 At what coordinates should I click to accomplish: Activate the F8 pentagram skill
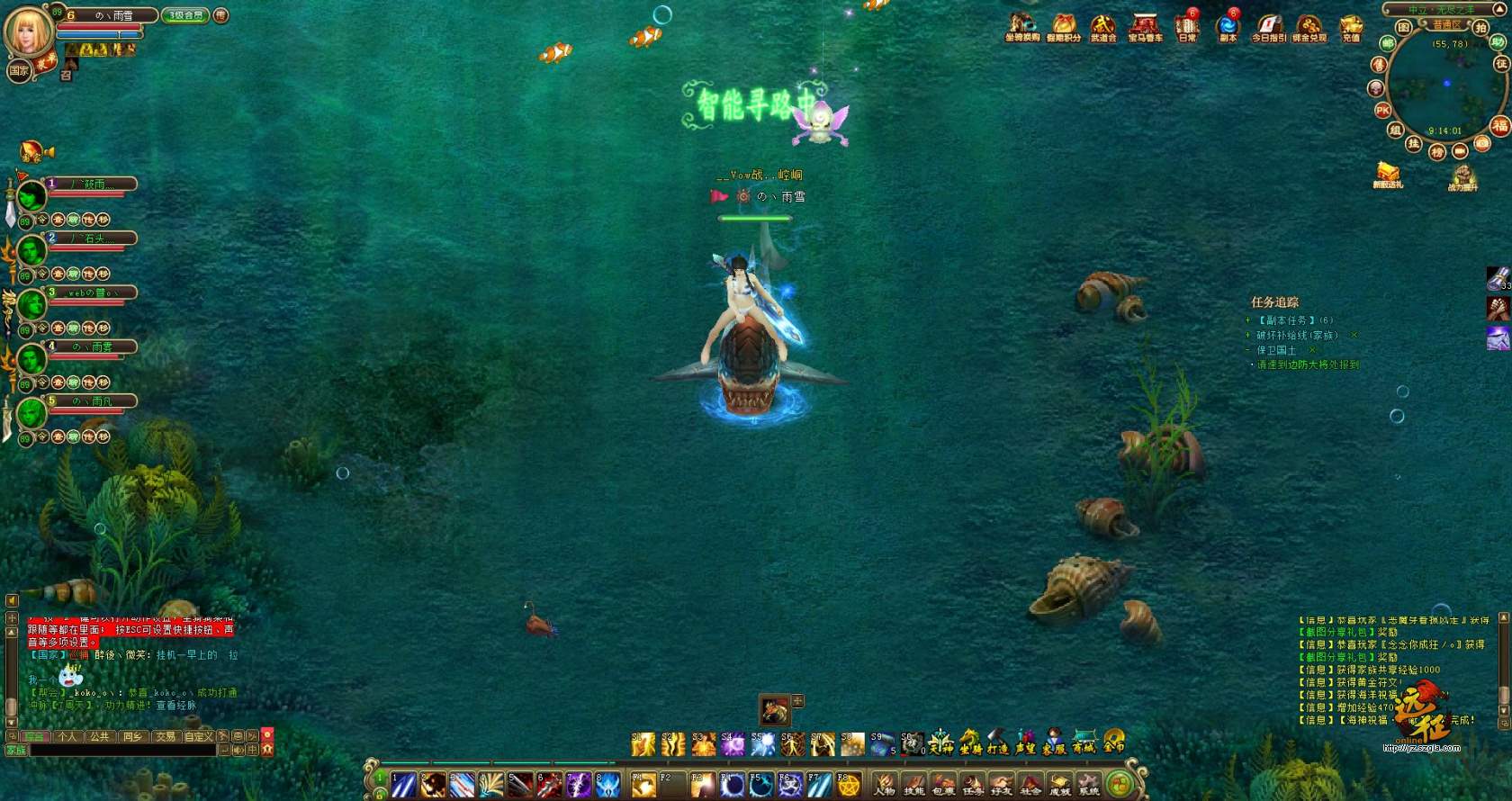tap(849, 785)
